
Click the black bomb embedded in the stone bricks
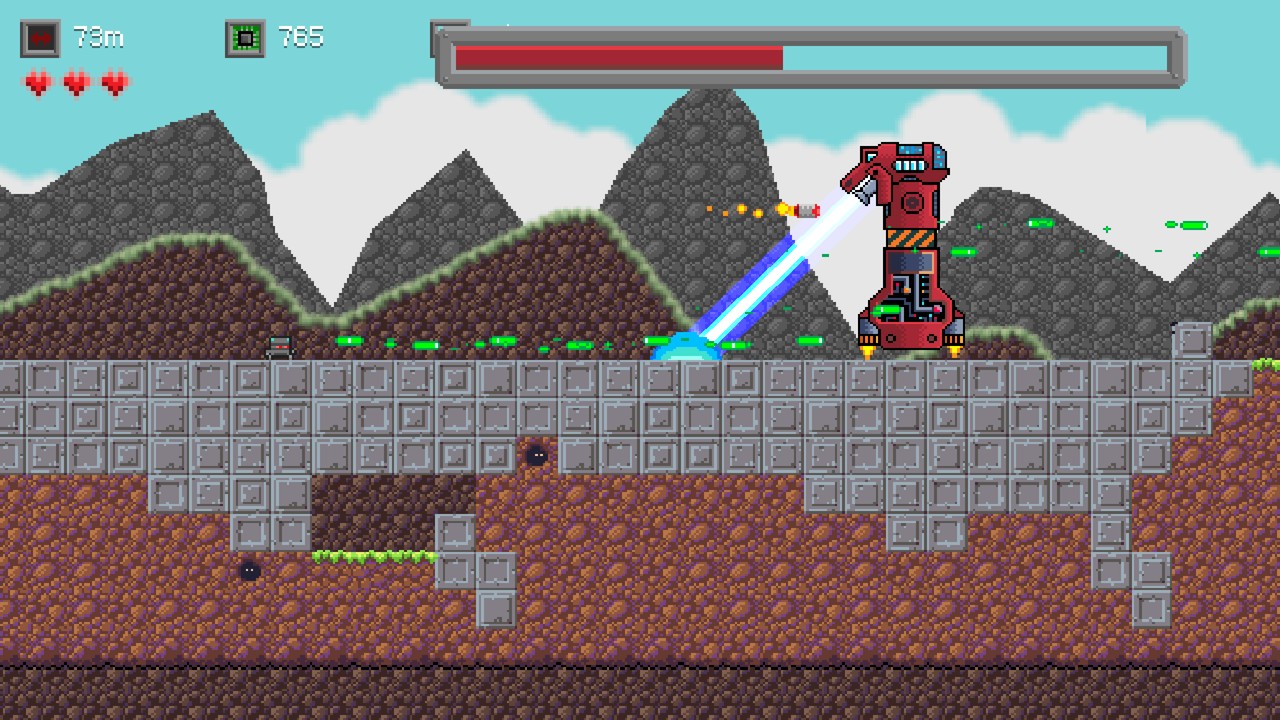pos(537,455)
